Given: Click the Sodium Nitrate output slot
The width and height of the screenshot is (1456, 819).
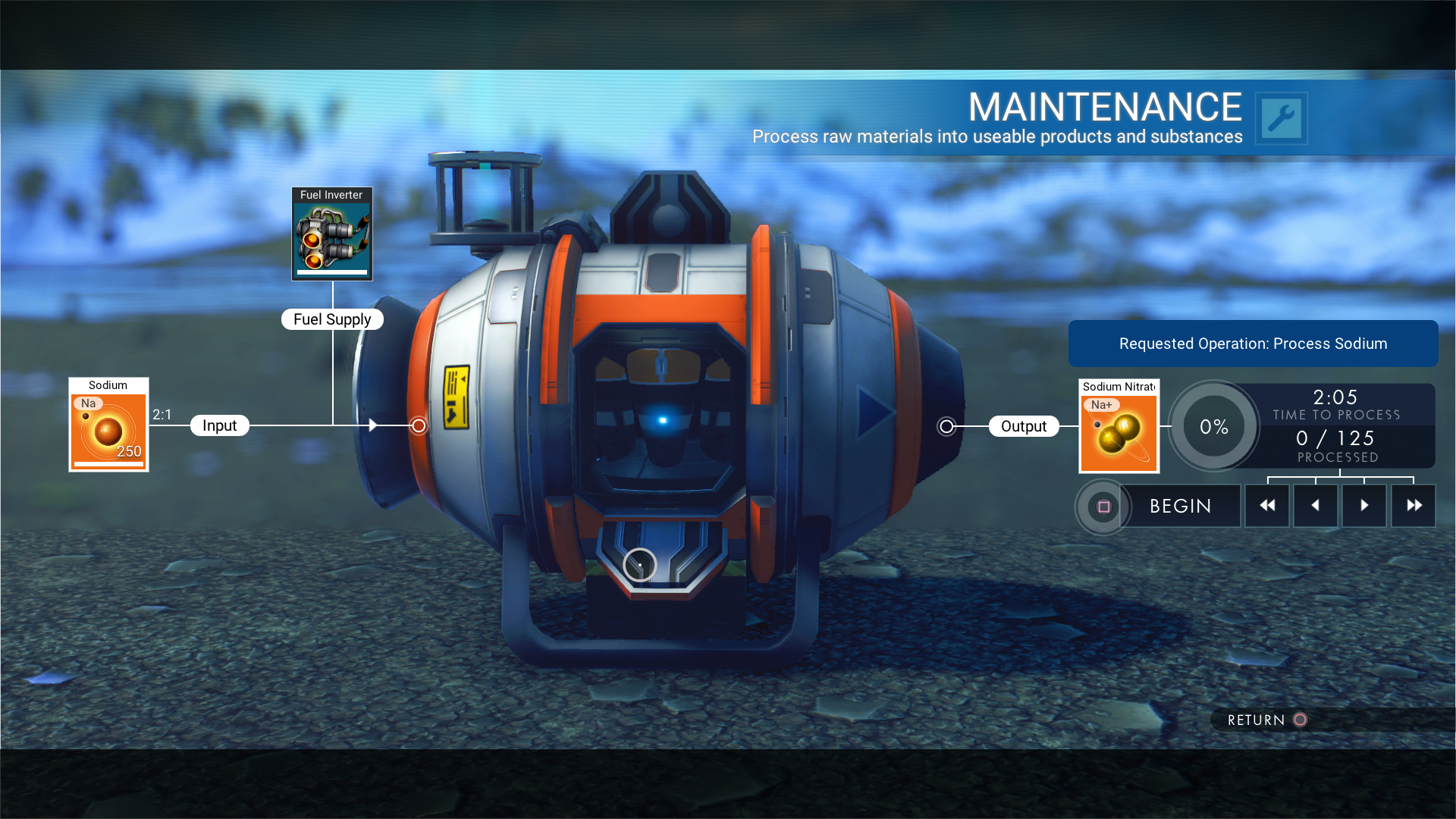Looking at the screenshot, I should click(x=1119, y=427).
